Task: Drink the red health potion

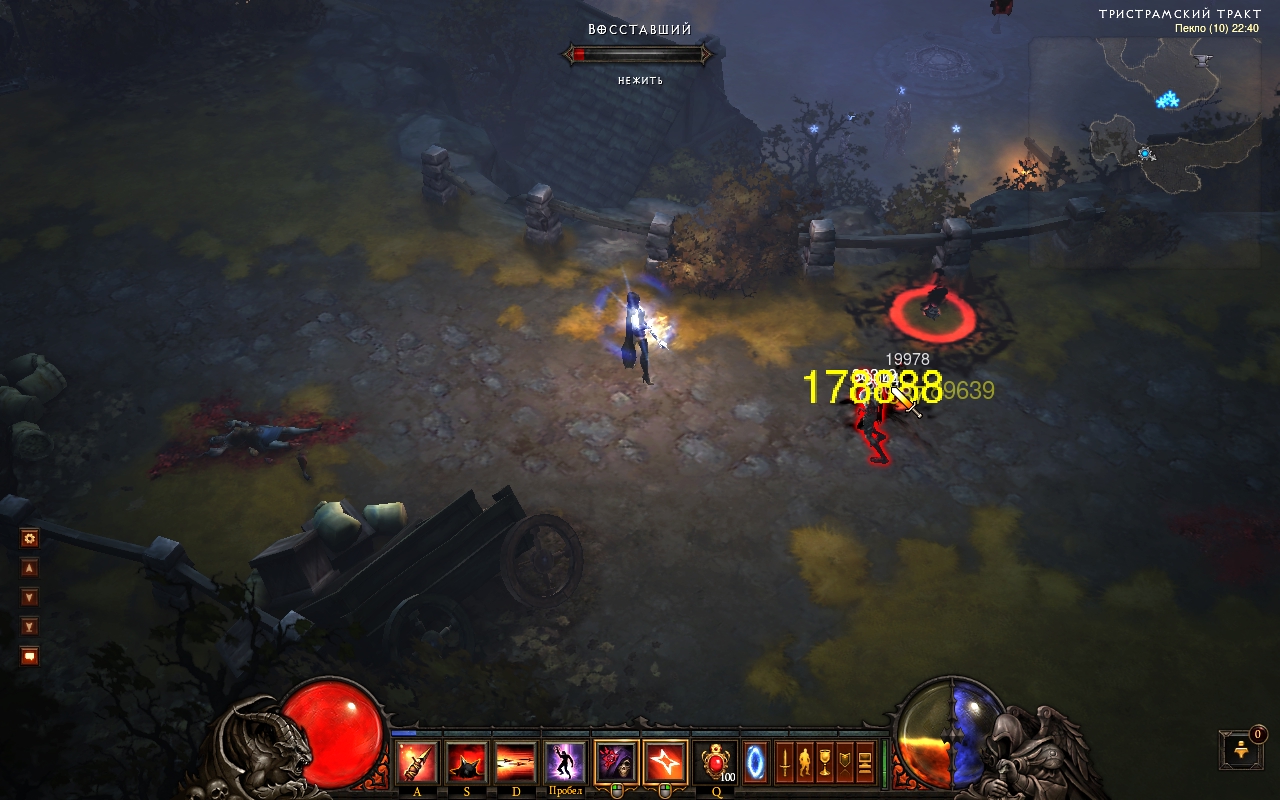Action: click(716, 763)
